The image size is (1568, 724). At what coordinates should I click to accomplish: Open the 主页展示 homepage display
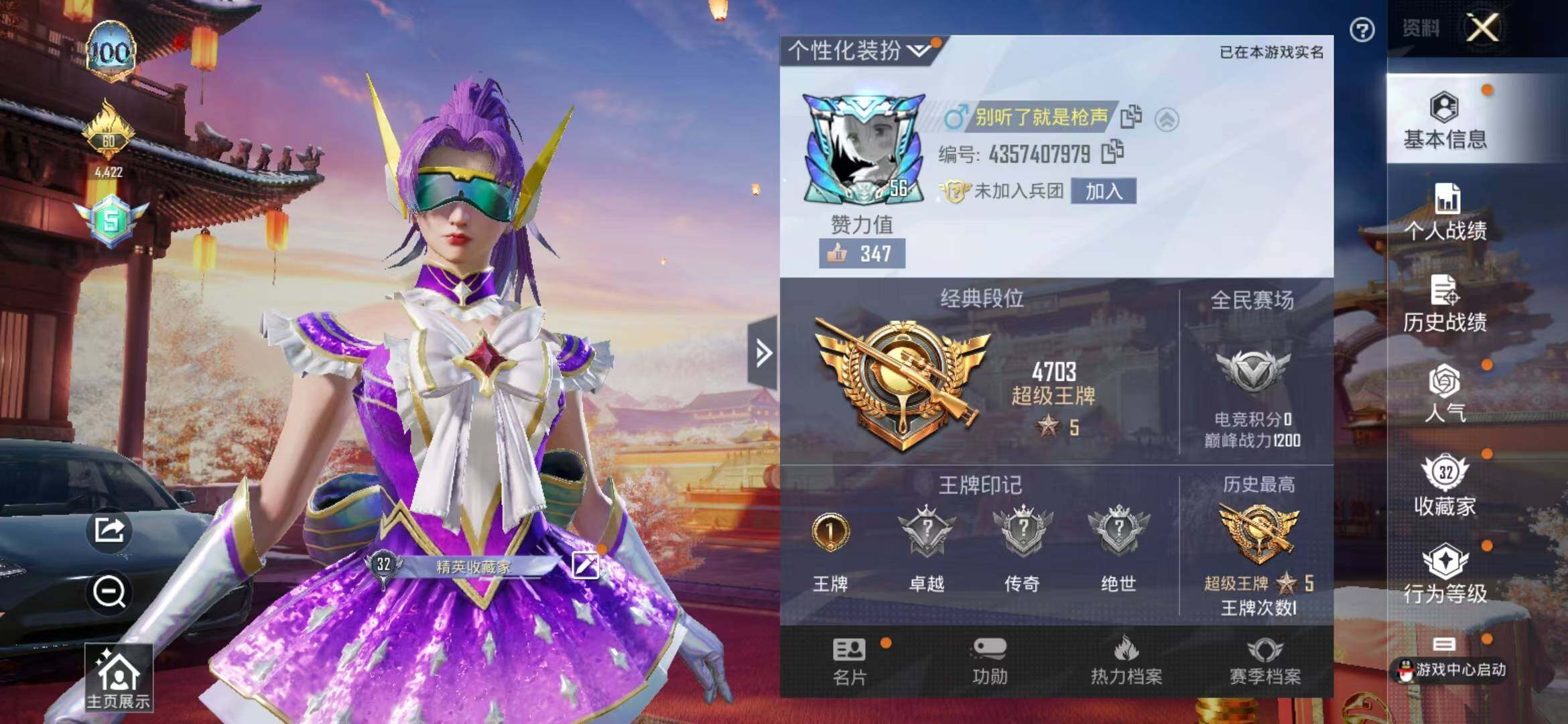pyautogui.click(x=118, y=678)
